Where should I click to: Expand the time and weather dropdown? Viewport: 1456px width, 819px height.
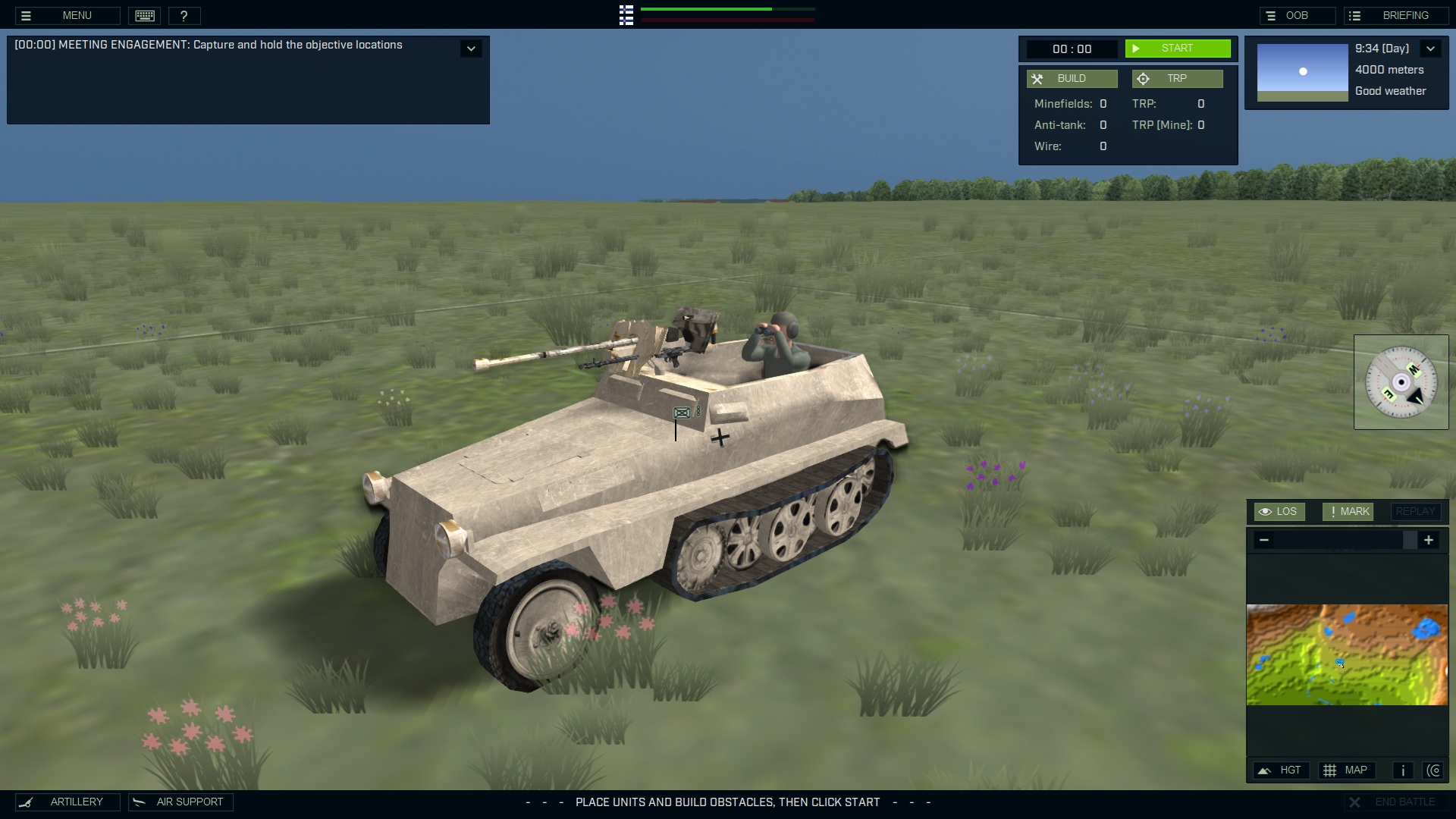(x=1432, y=48)
